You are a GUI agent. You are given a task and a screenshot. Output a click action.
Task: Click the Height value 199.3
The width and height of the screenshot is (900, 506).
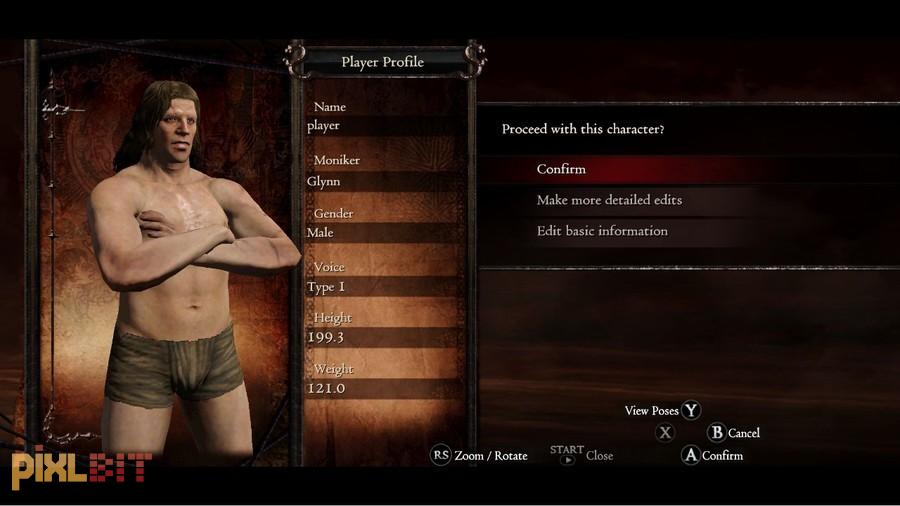[380, 338]
